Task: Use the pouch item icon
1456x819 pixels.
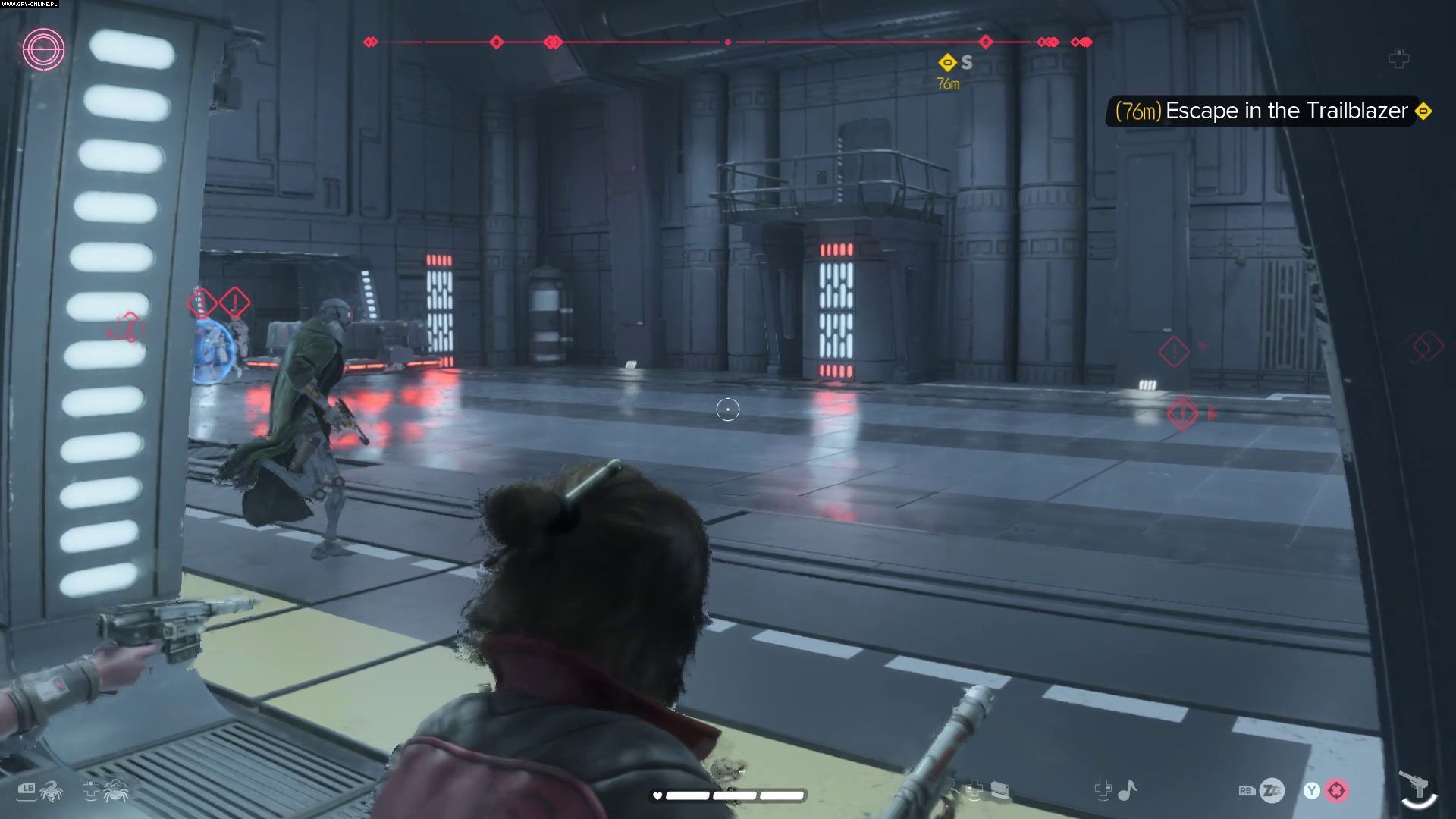Action: click(999, 791)
